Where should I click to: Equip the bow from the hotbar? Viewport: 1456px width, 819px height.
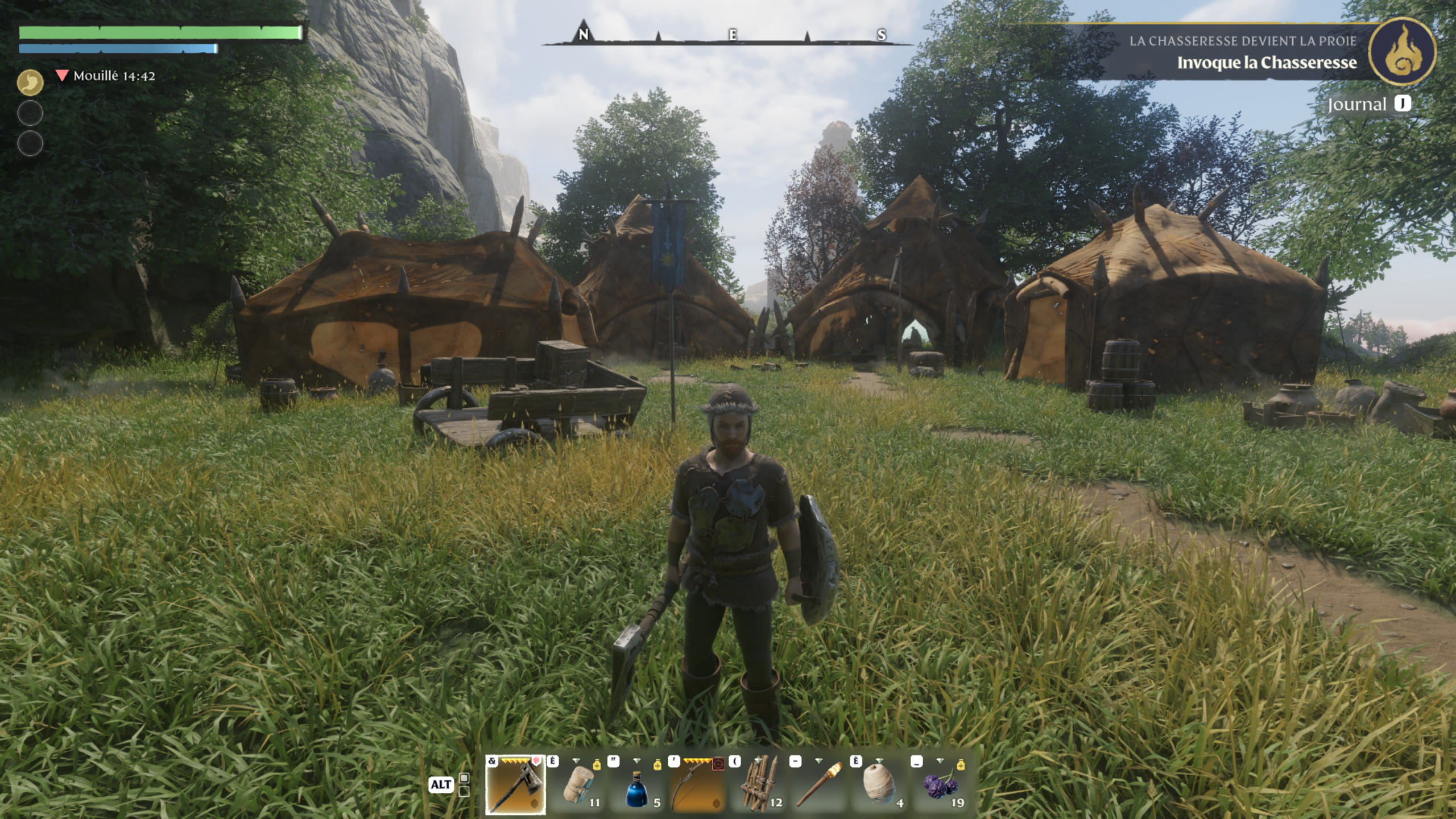click(698, 785)
